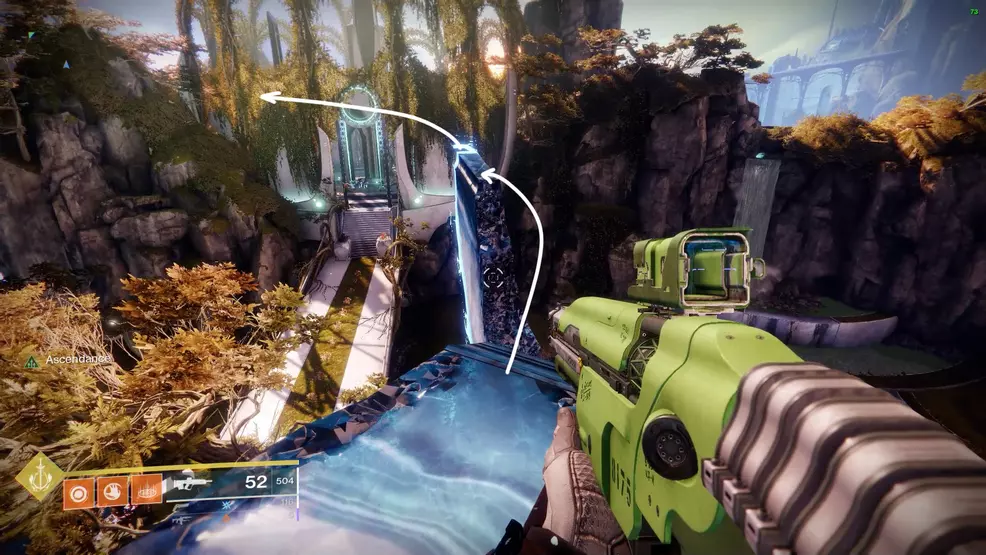Trigger the class ability icon with the rift circle
The image size is (986, 555).
[x=144, y=489]
